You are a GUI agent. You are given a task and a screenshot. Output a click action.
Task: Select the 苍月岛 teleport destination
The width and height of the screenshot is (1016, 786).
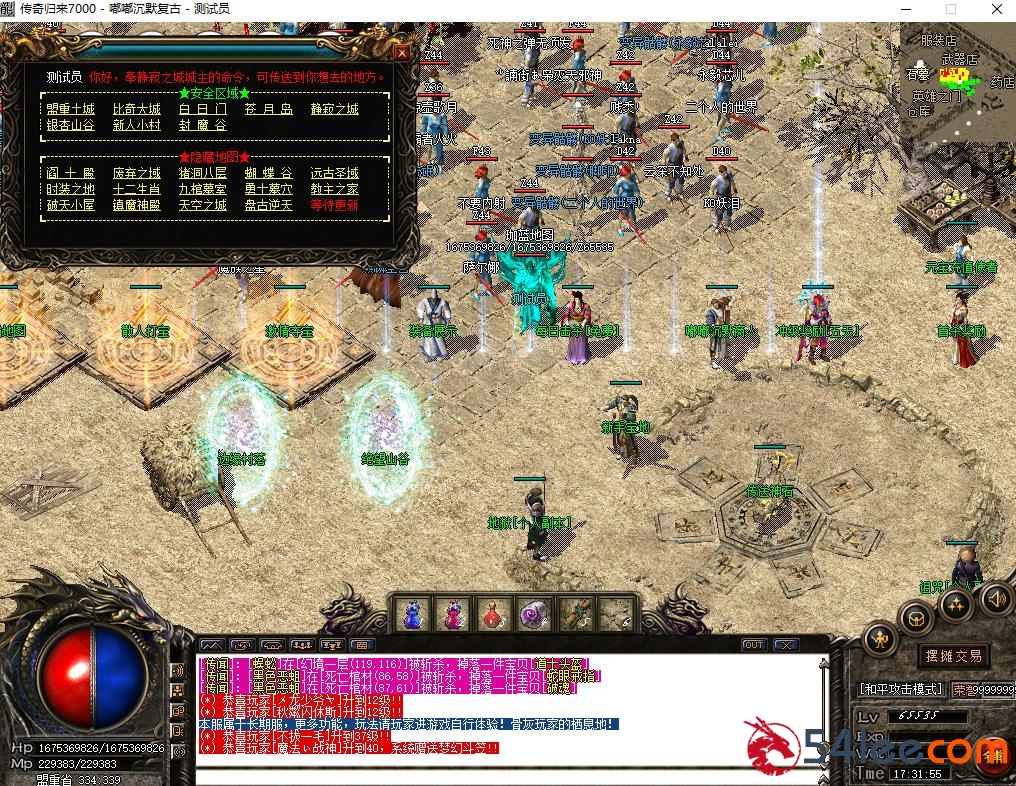point(268,109)
